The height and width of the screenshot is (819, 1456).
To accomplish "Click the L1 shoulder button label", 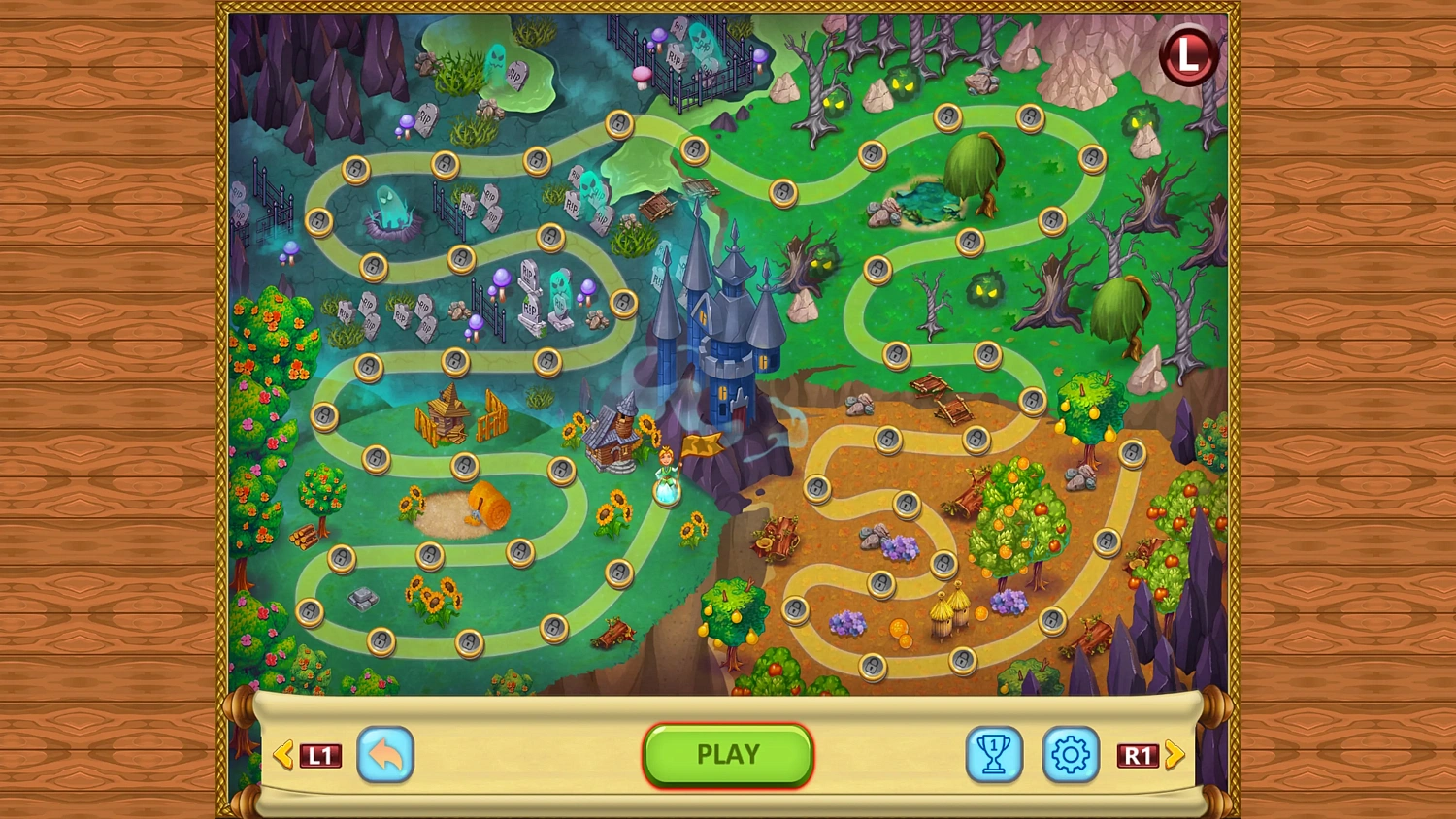I will point(320,755).
